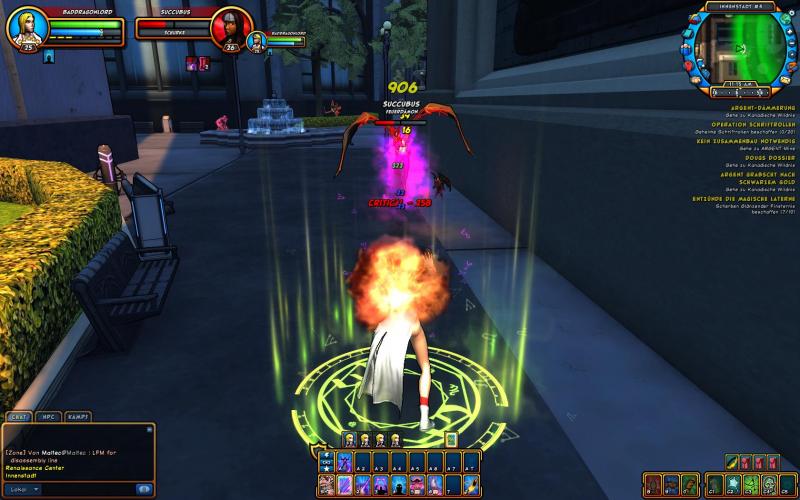800x500 pixels.
Task: Activate the green swirl device C4
Action: pos(767,485)
